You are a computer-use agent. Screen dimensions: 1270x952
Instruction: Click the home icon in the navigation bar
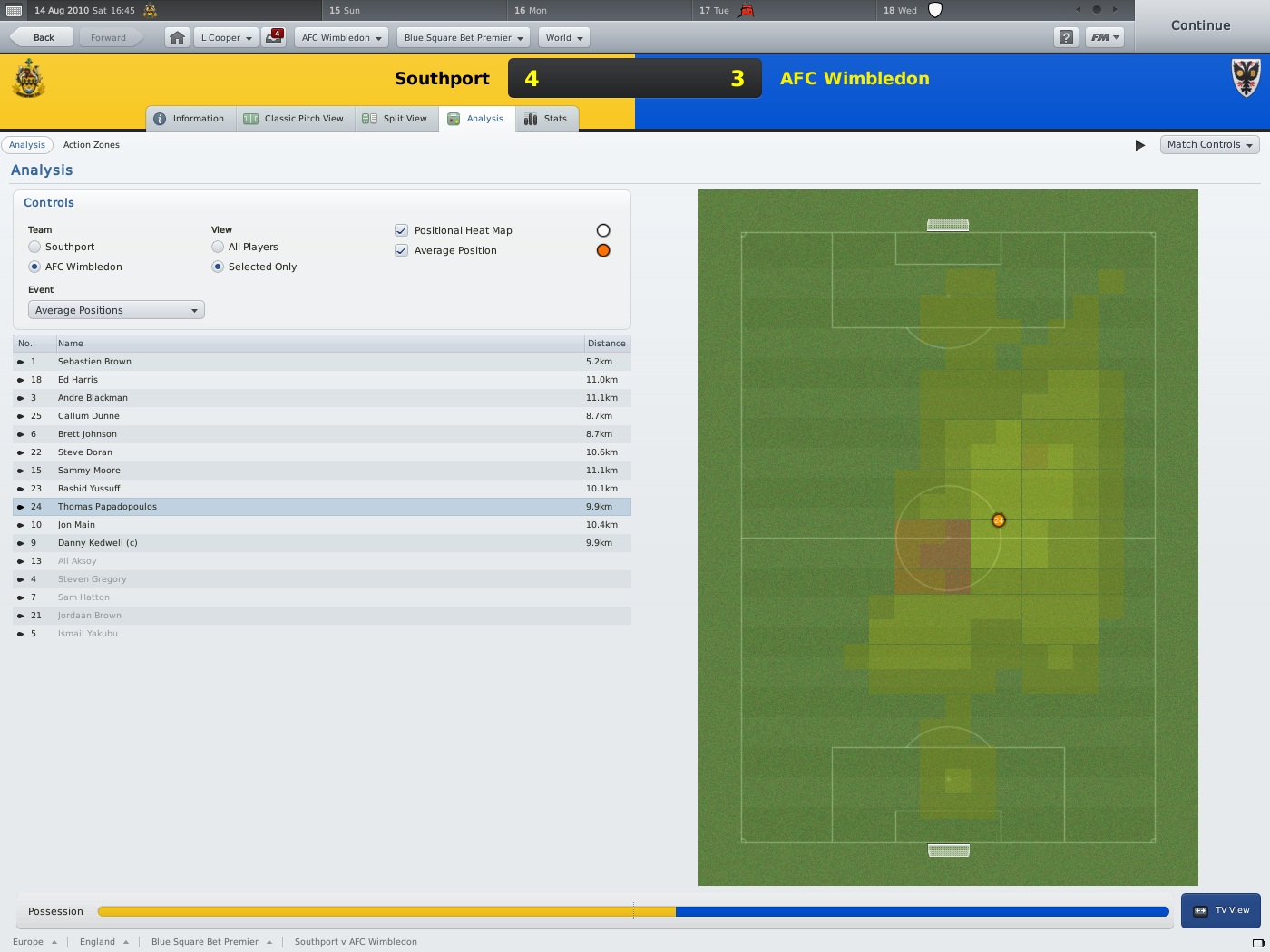tap(176, 37)
